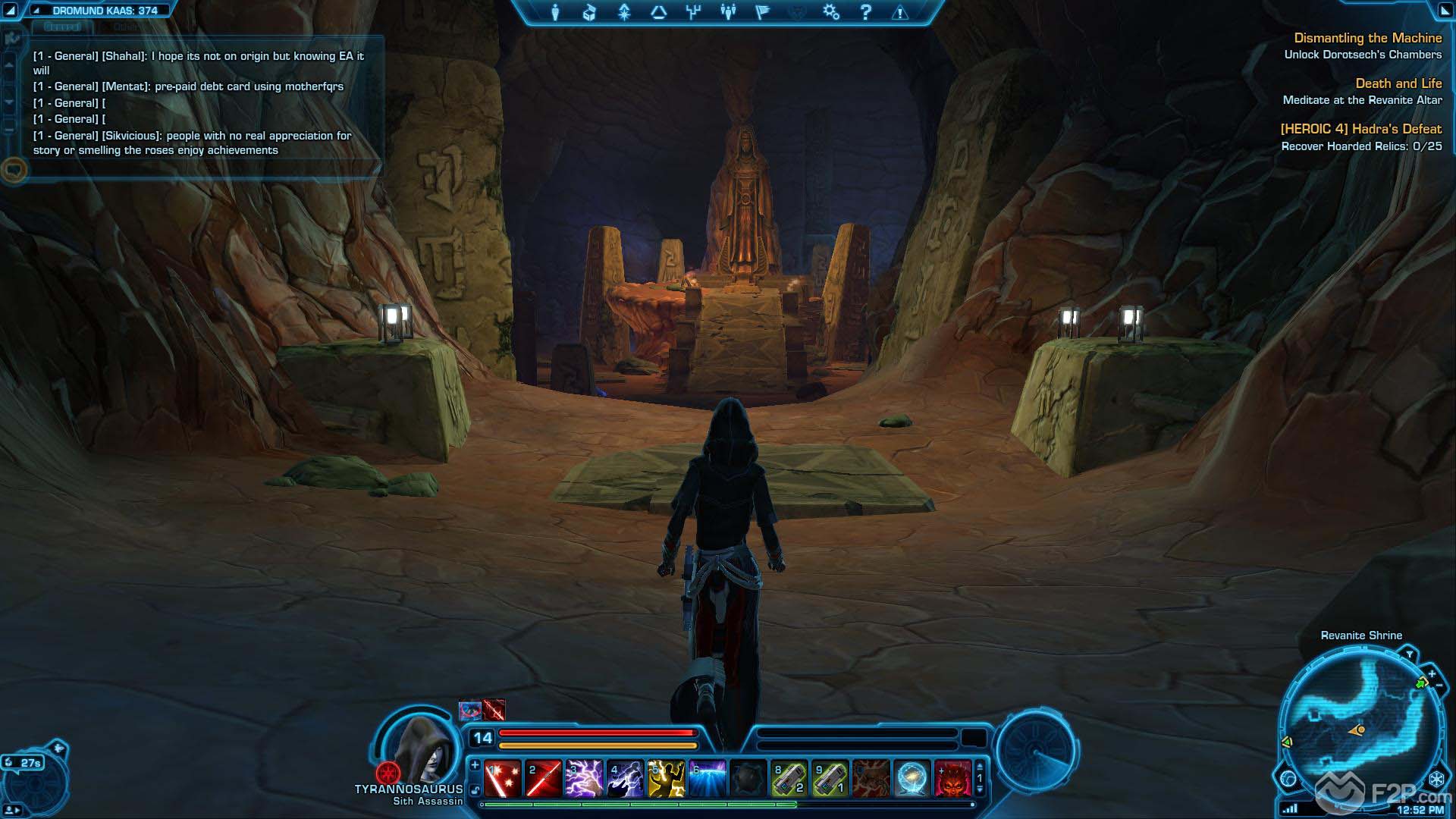The height and width of the screenshot is (819, 1456).
Task: Open the character sheet from top menu
Action: point(555,12)
